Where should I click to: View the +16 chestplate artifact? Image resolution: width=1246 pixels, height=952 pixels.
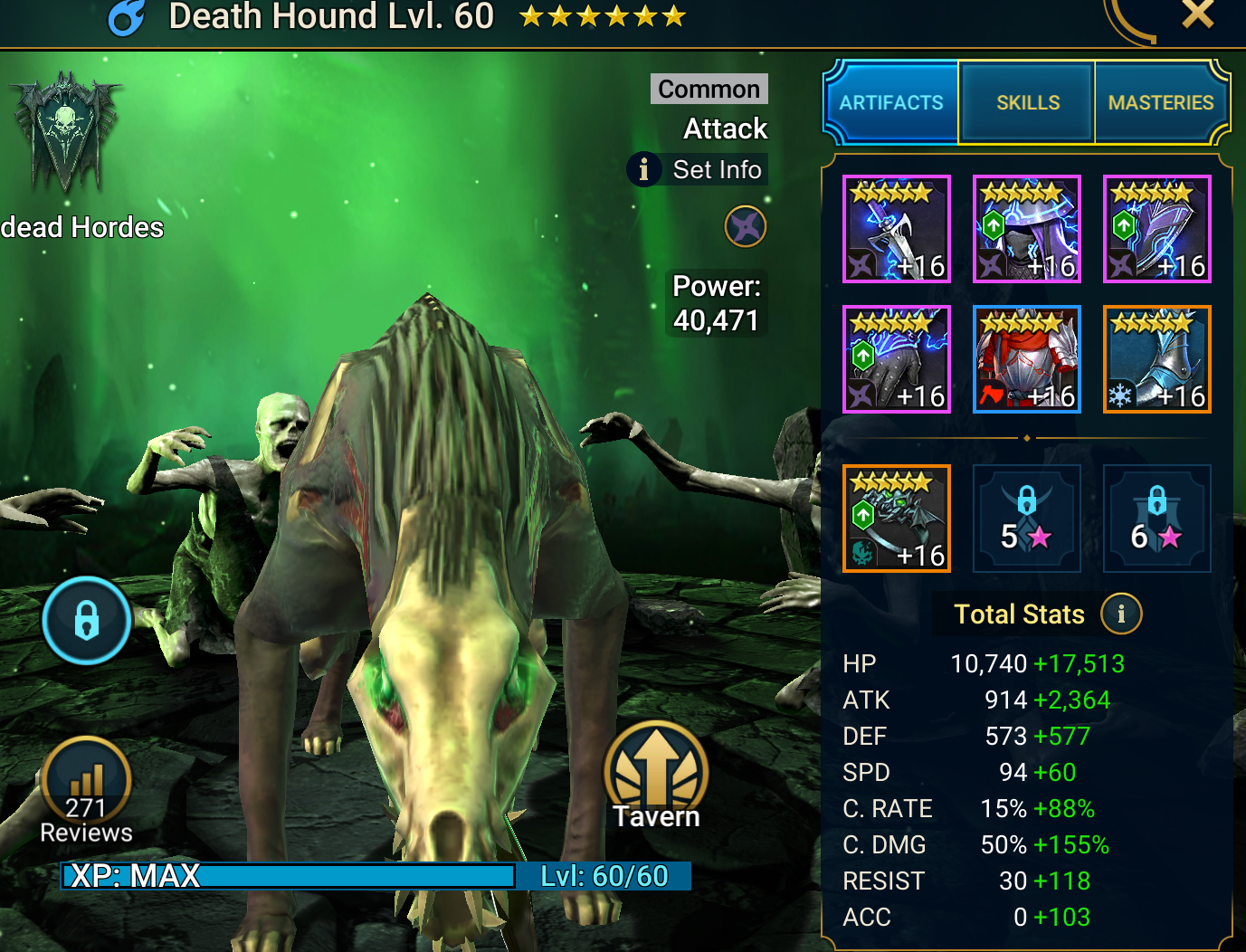[x=1026, y=358]
